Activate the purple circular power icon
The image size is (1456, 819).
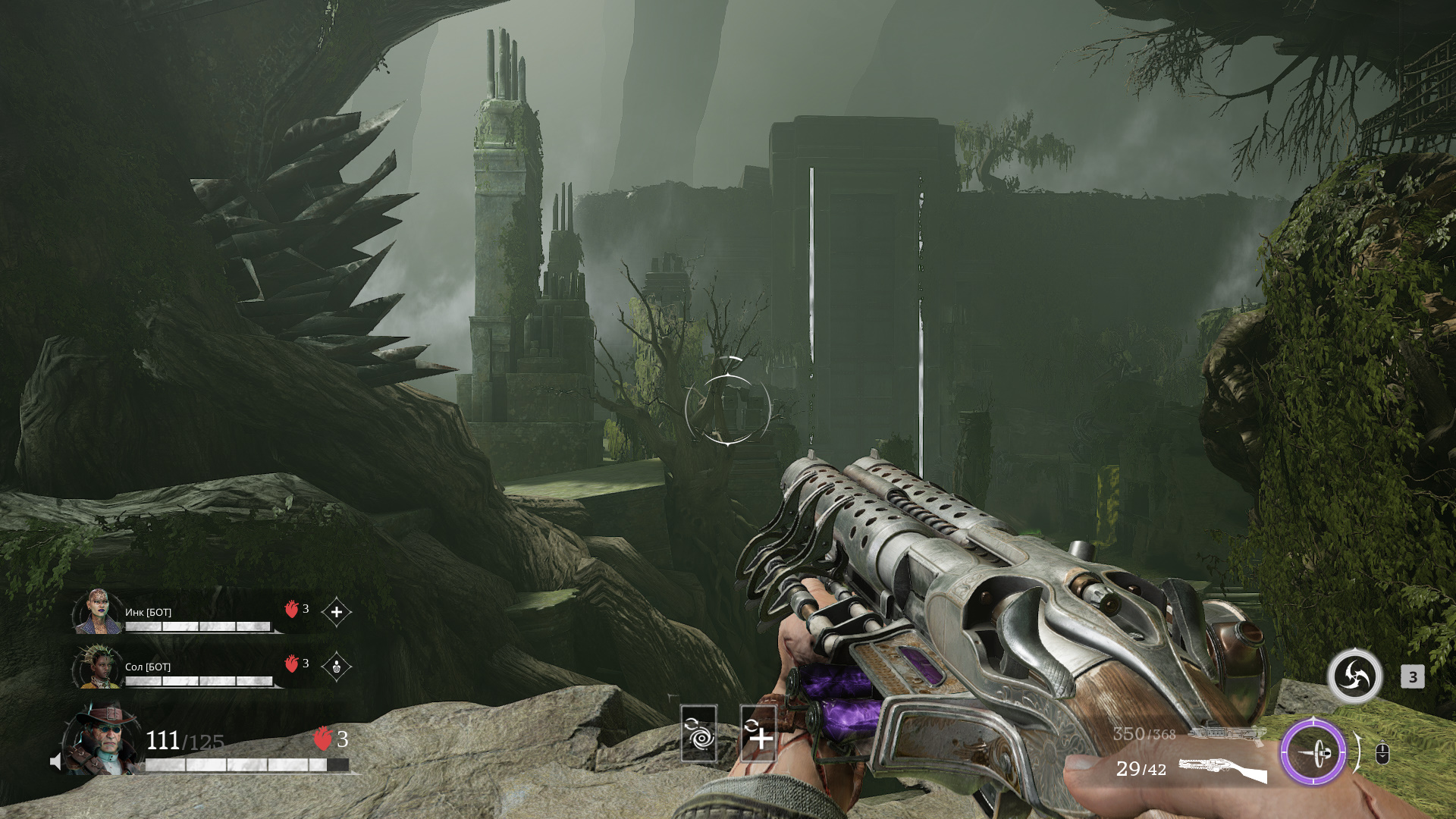(1313, 753)
